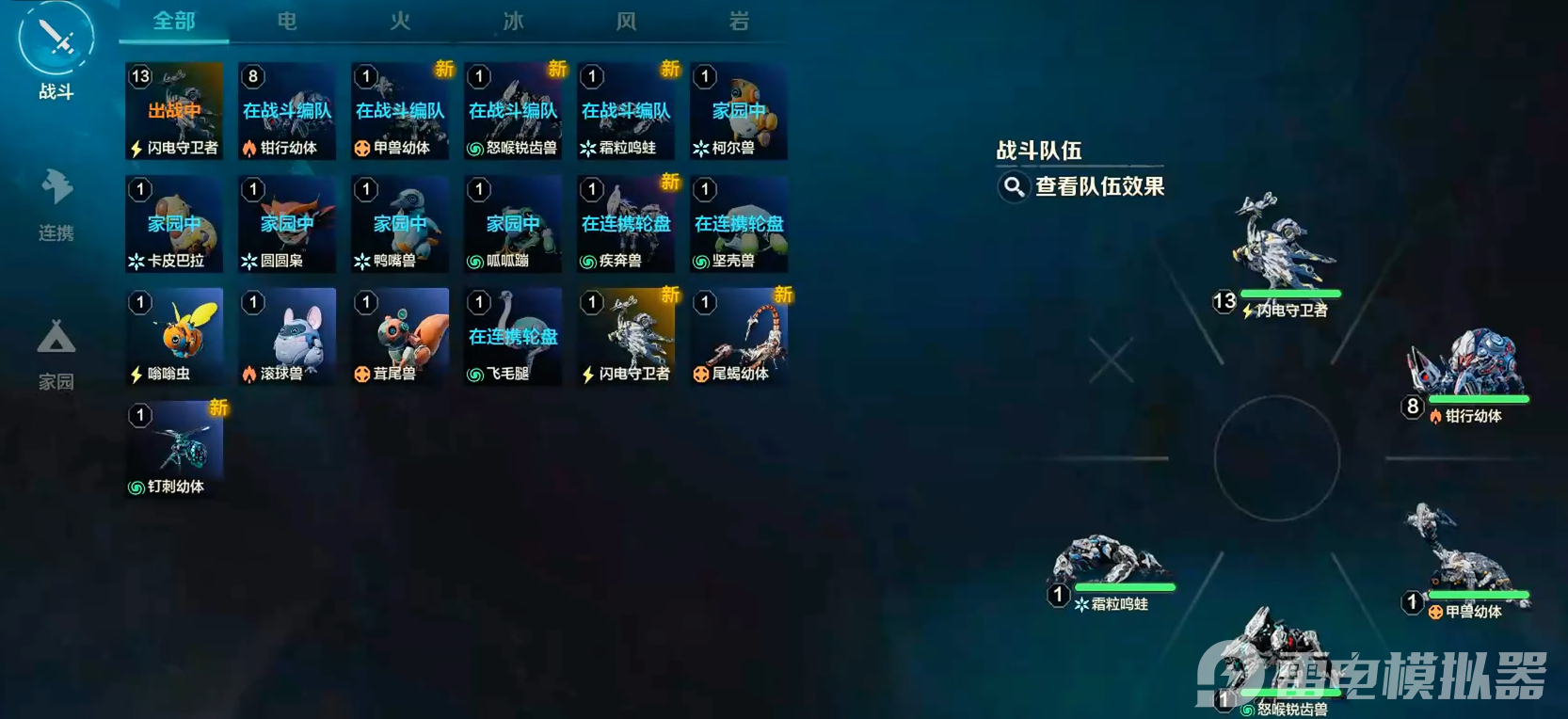The image size is (1568, 719).
Task: Click the lightning element icon on 闪电守卫者 card
Action: pyautogui.click(x=136, y=147)
